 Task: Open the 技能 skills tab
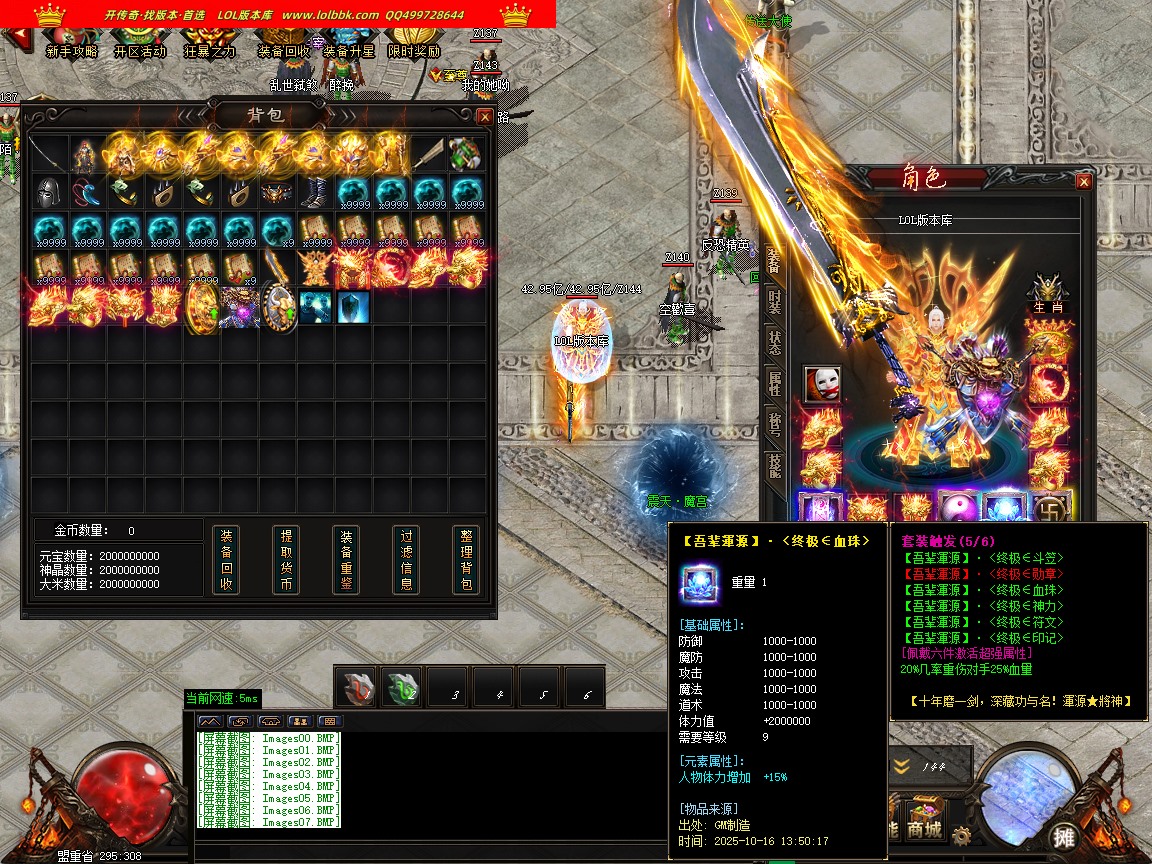(x=775, y=463)
